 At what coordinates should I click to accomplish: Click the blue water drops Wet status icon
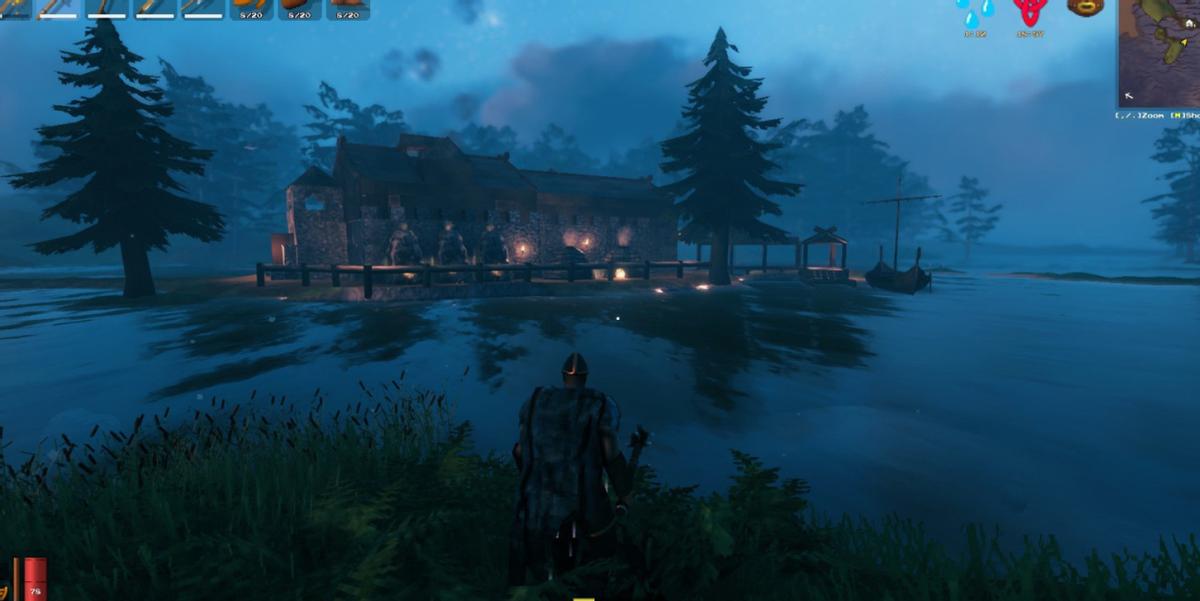[974, 13]
